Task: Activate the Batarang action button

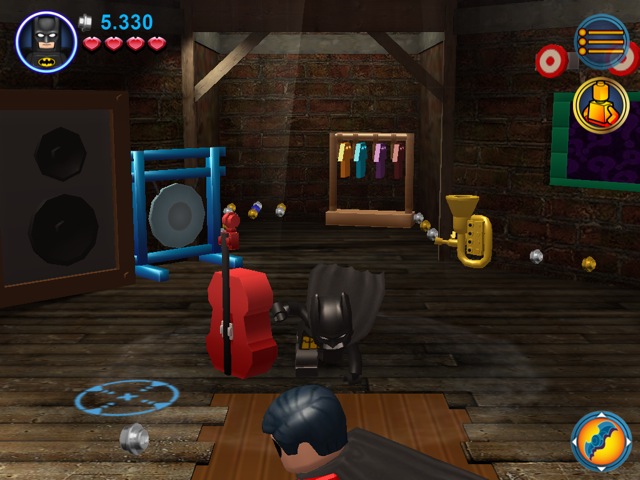Action: click(601, 441)
